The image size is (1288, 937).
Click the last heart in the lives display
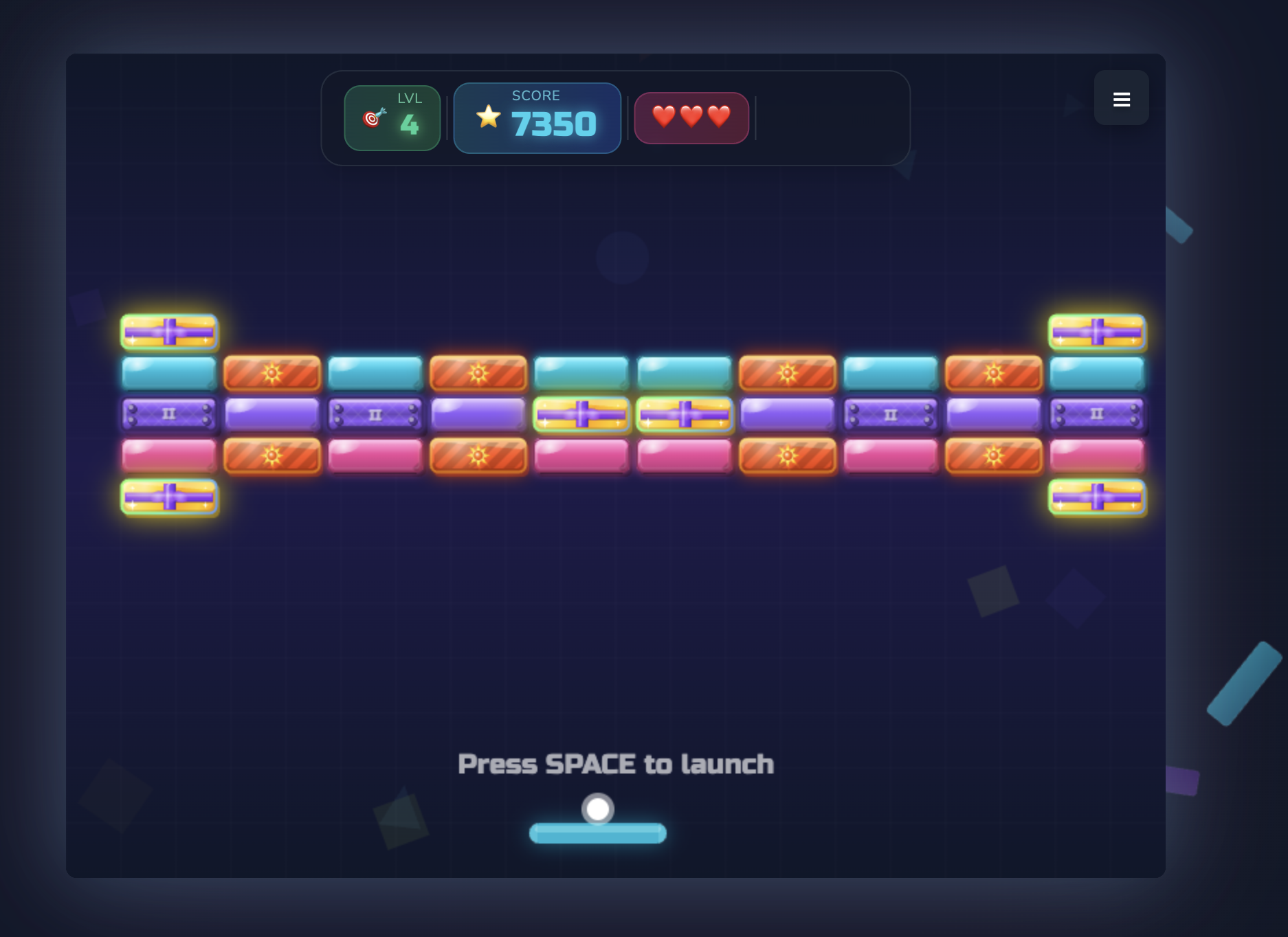coord(720,117)
